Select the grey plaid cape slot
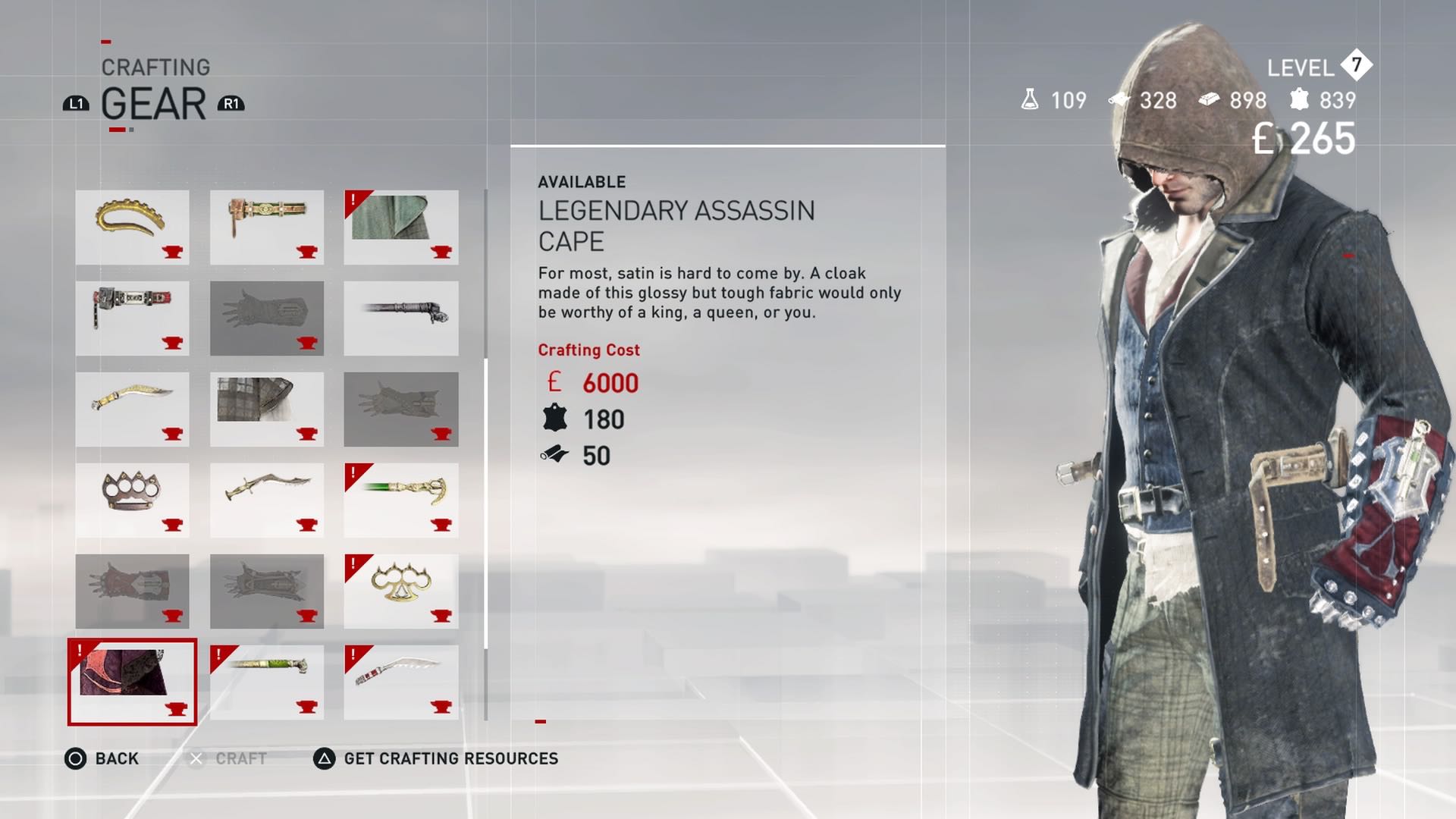This screenshot has width=1456, height=819. (x=266, y=409)
